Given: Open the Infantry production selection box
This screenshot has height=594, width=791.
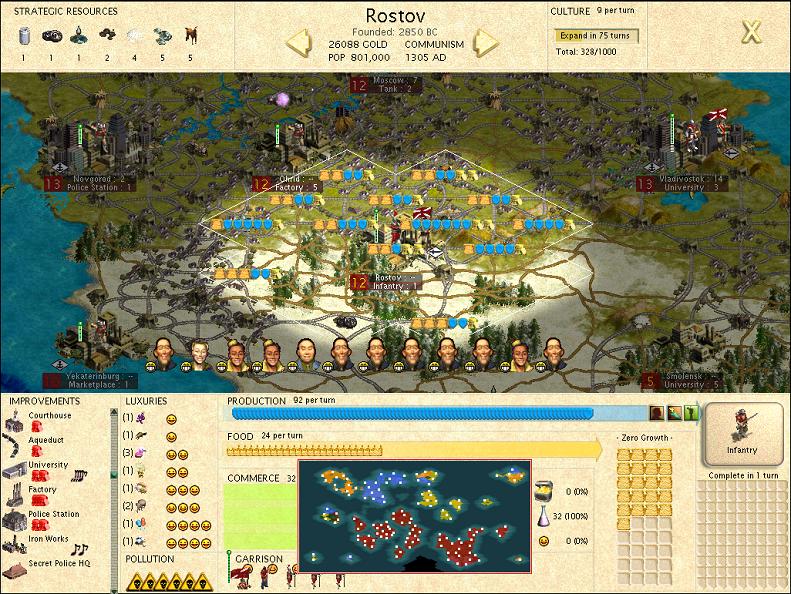Looking at the screenshot, I should point(742,434).
